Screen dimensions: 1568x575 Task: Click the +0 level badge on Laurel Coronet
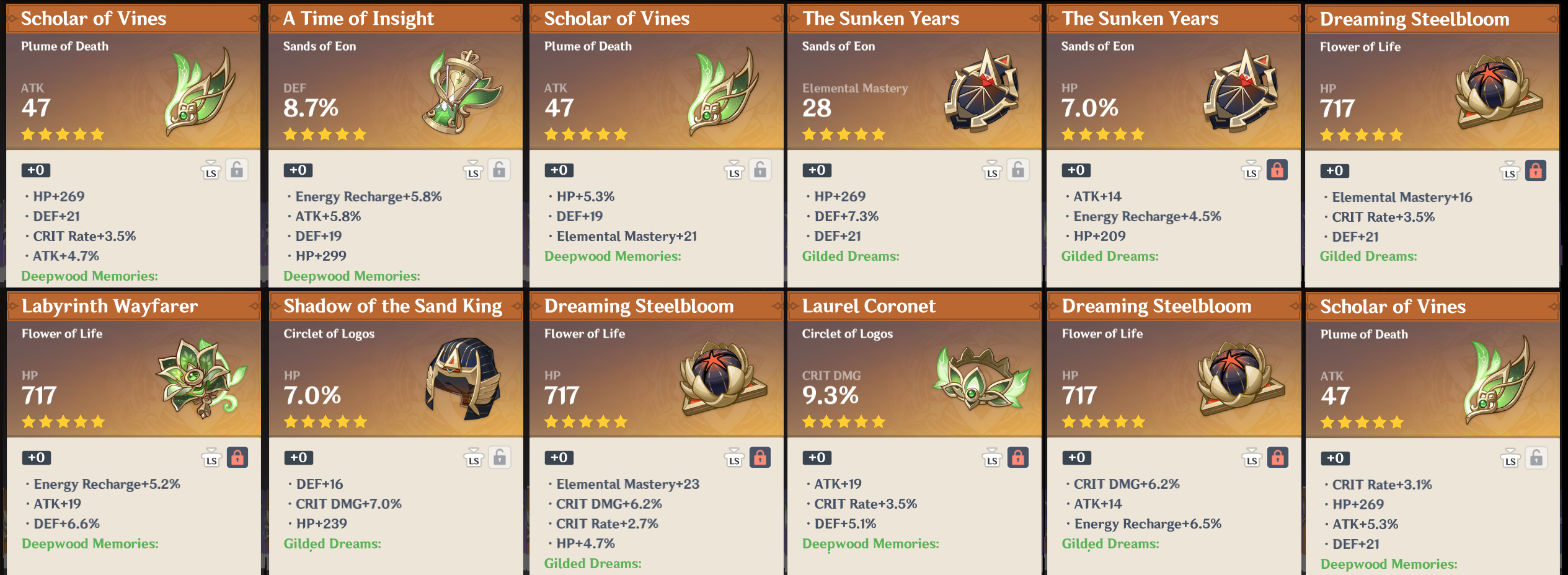click(817, 458)
